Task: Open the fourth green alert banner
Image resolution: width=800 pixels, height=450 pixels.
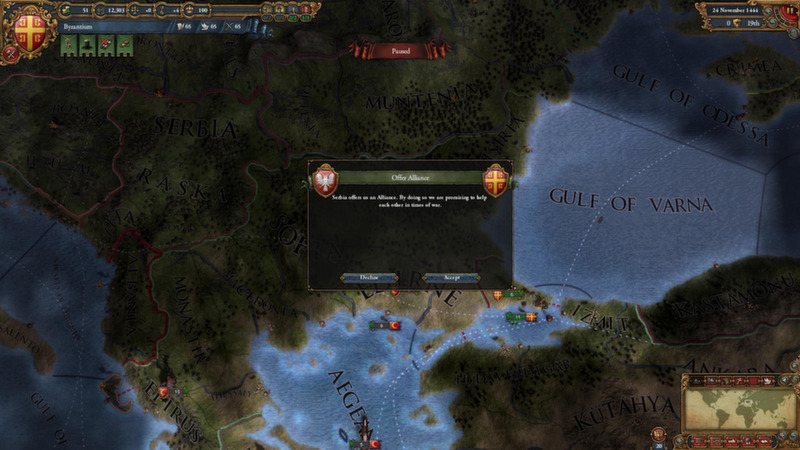Action: tap(125, 44)
